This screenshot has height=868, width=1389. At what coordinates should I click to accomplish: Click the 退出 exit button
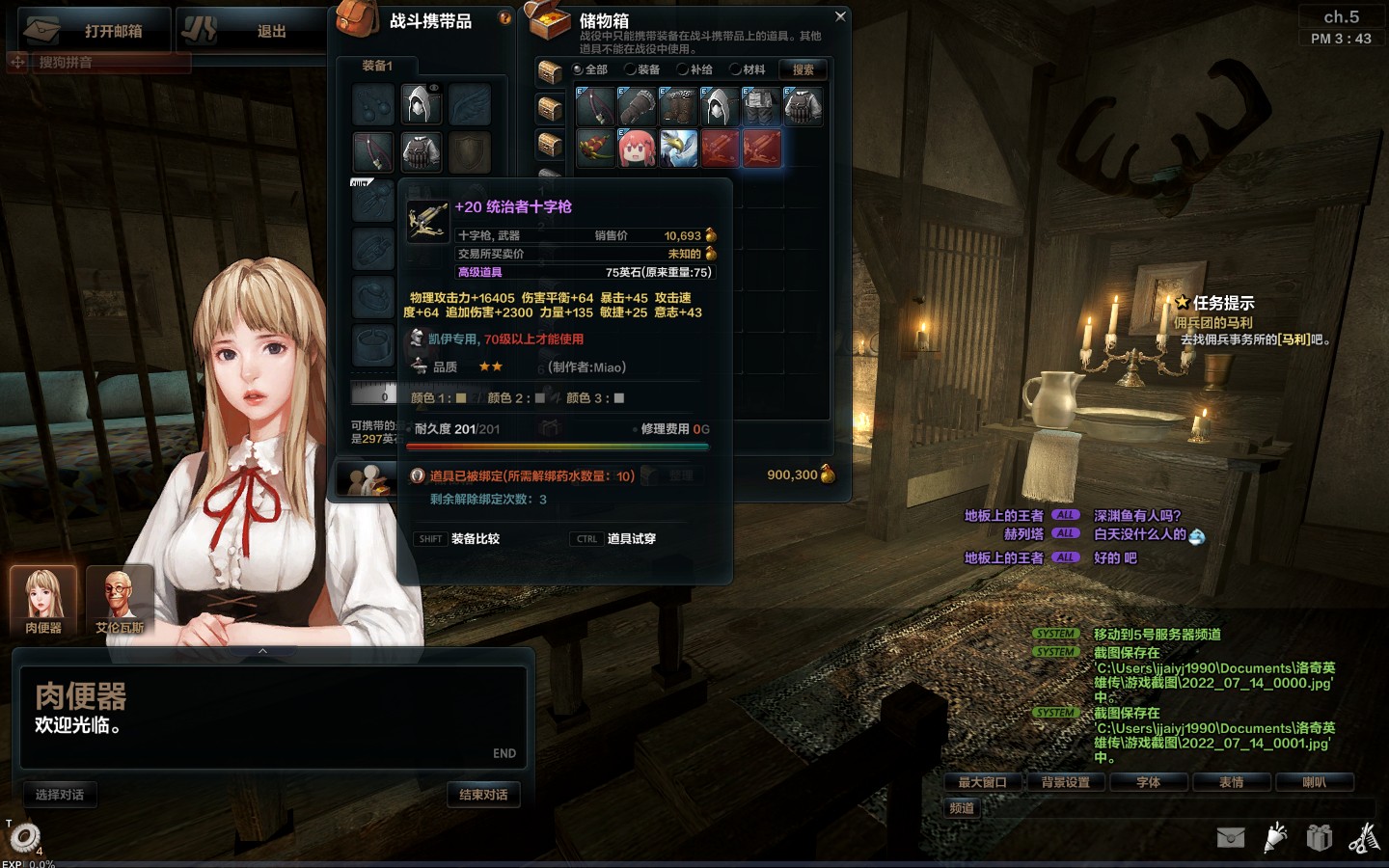coord(252,31)
